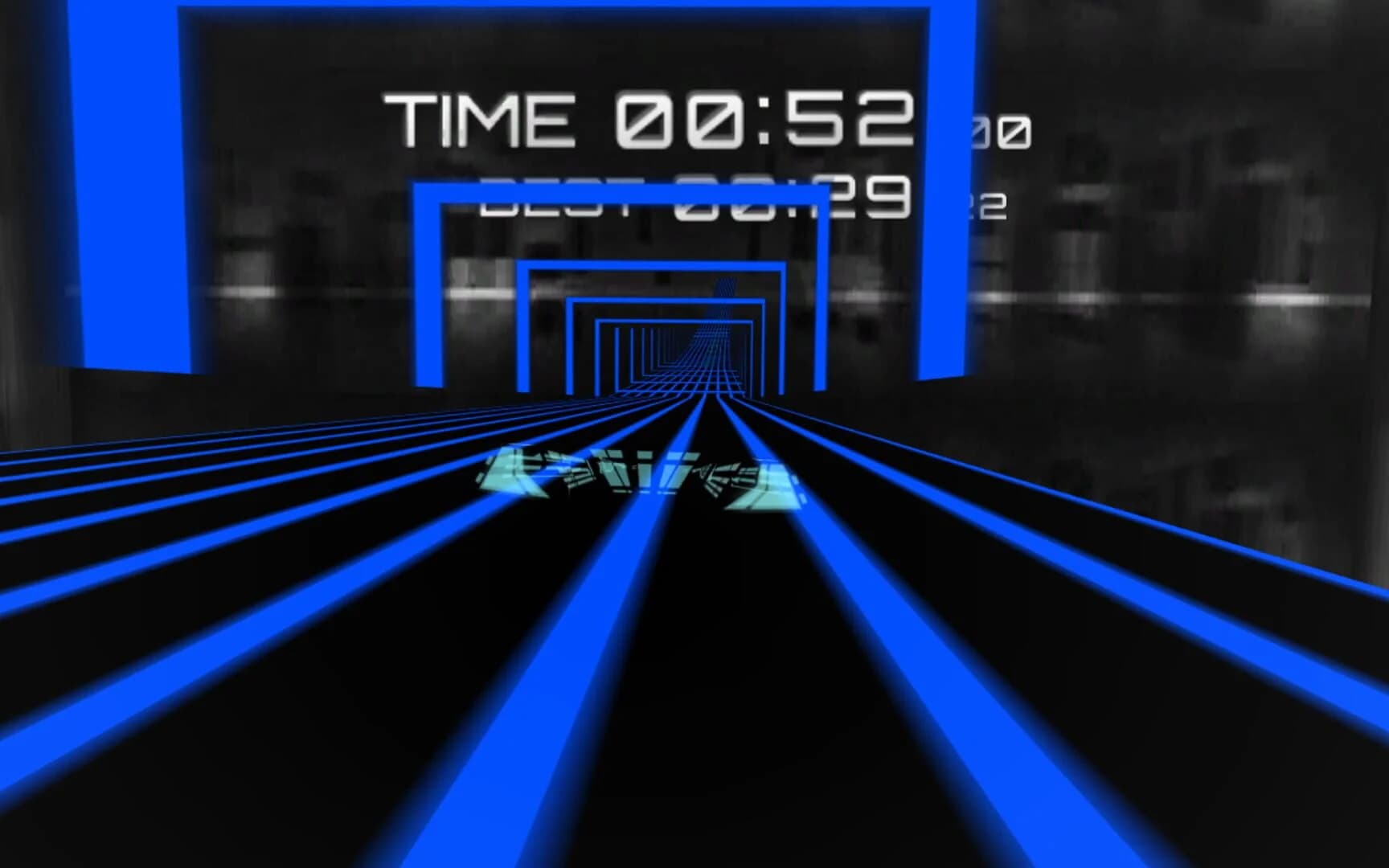This screenshot has width=1389, height=868.
Task: Select the 00:52 timer readout
Action: [x=772, y=119]
